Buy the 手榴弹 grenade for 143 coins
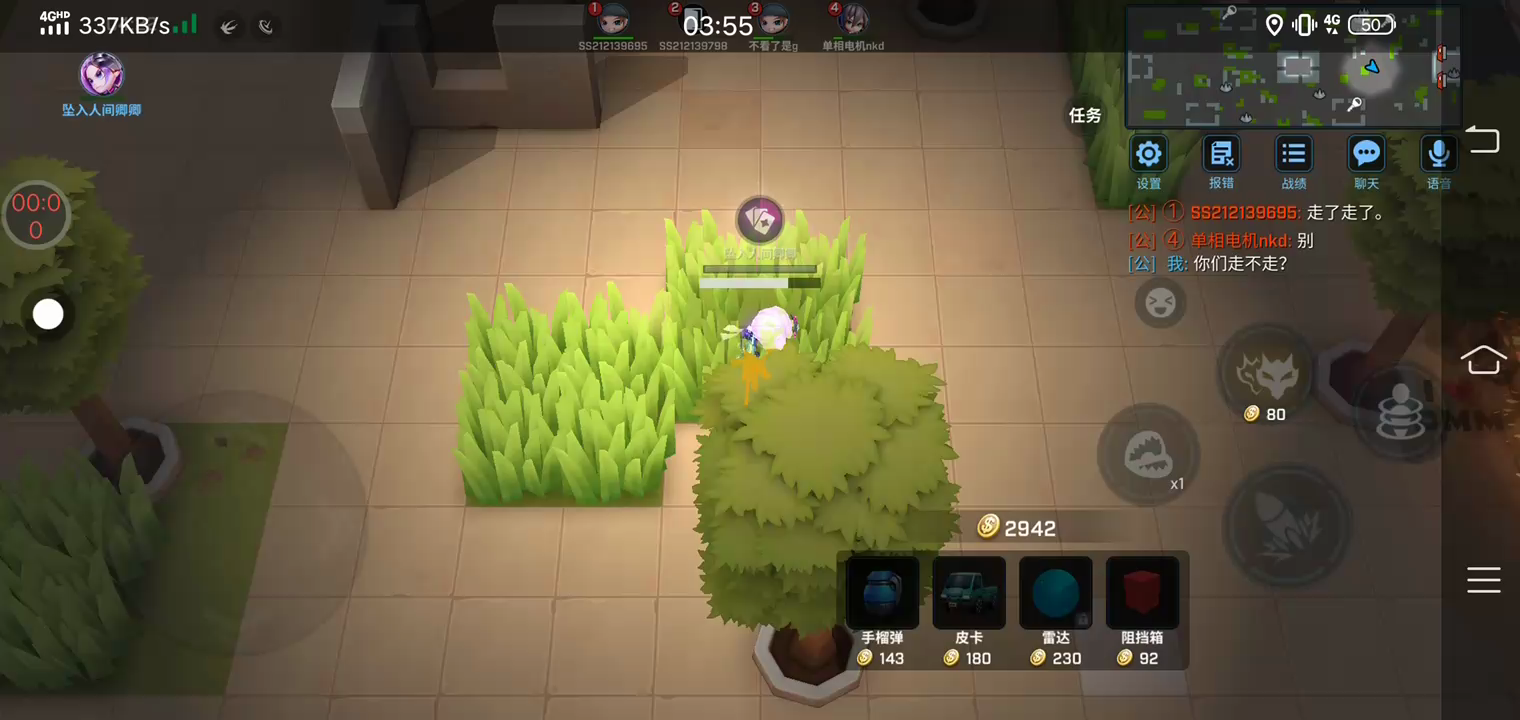 point(882,593)
